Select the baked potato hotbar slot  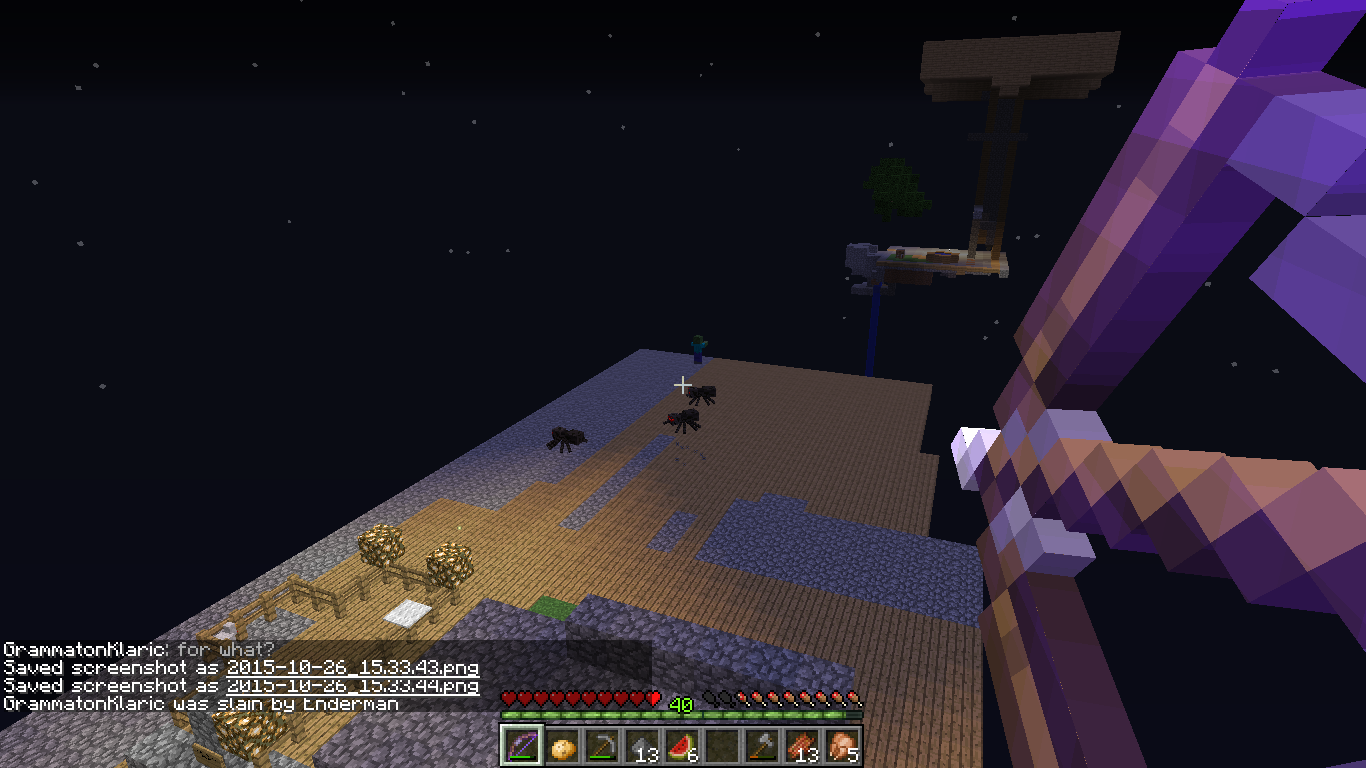click(x=562, y=746)
